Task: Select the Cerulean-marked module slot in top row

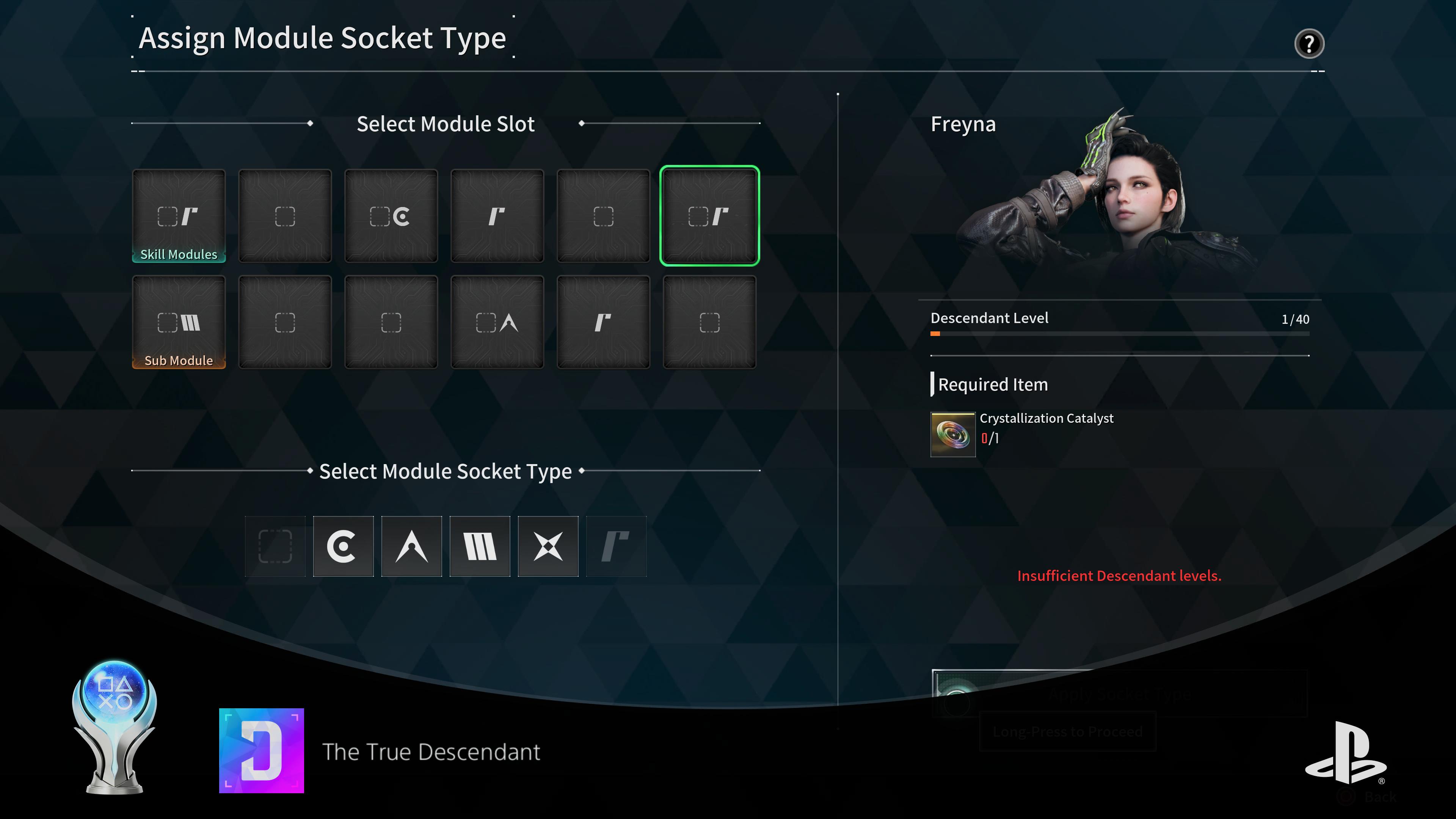Action: pyautogui.click(x=391, y=215)
